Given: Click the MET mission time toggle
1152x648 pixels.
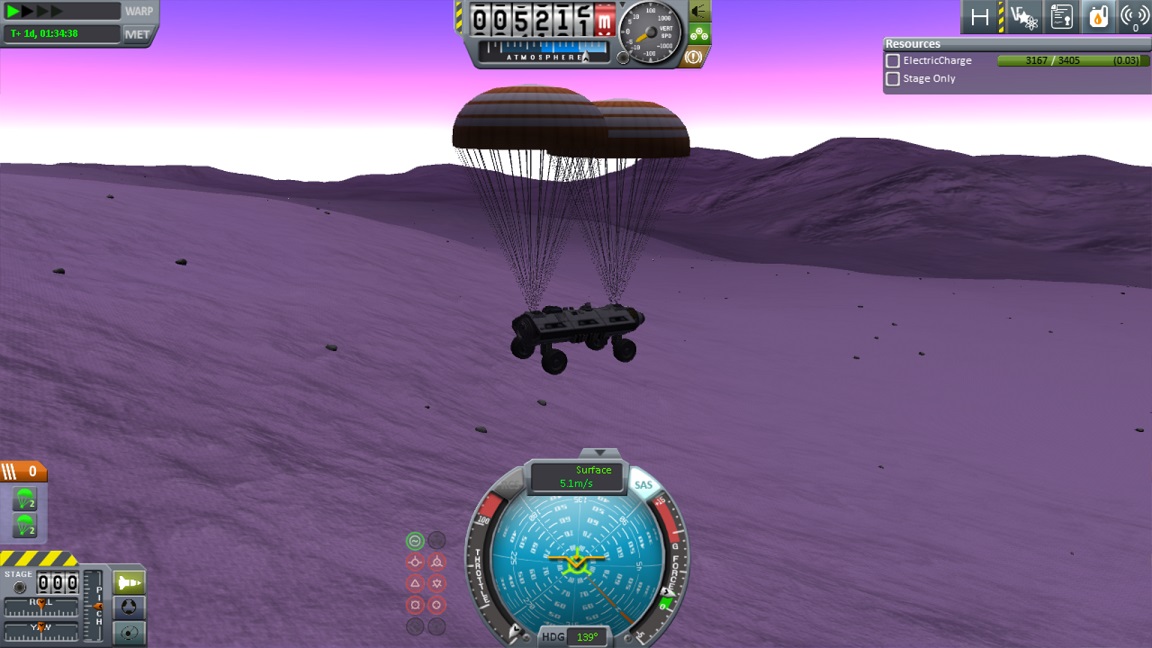Looking at the screenshot, I should tap(137, 34).
